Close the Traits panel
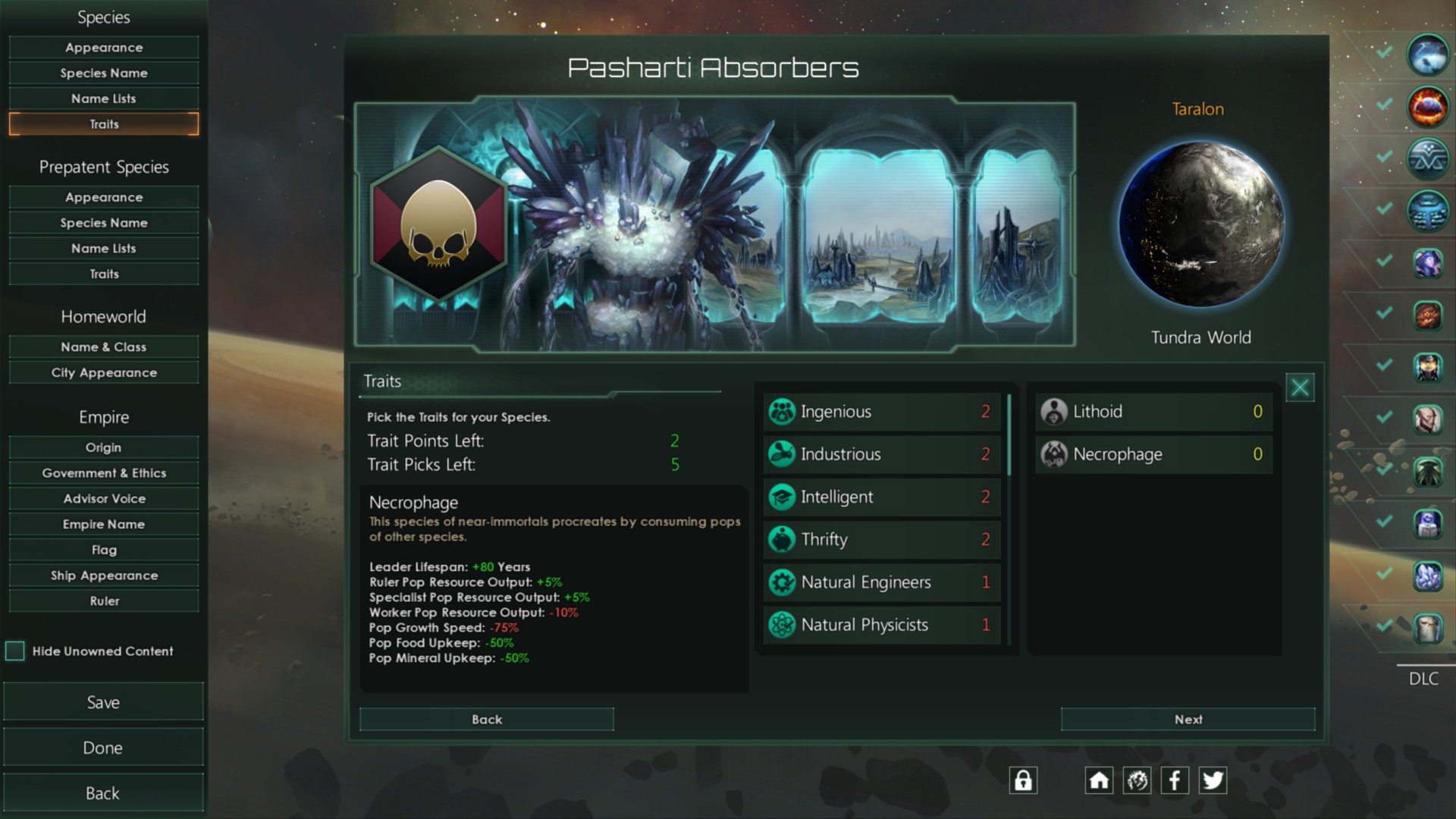The image size is (1456, 819). tap(1300, 388)
